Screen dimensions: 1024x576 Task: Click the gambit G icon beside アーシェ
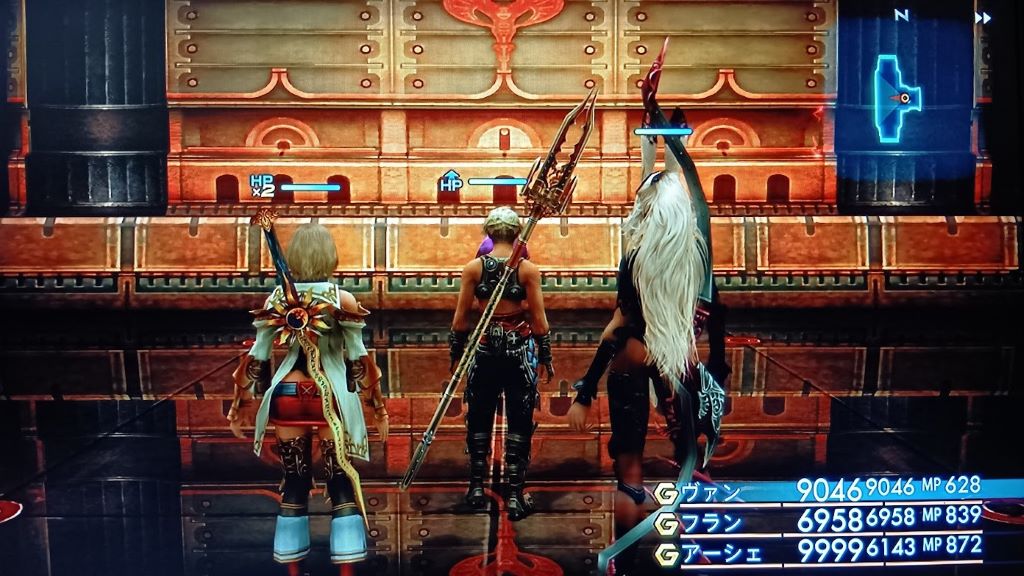tap(666, 549)
